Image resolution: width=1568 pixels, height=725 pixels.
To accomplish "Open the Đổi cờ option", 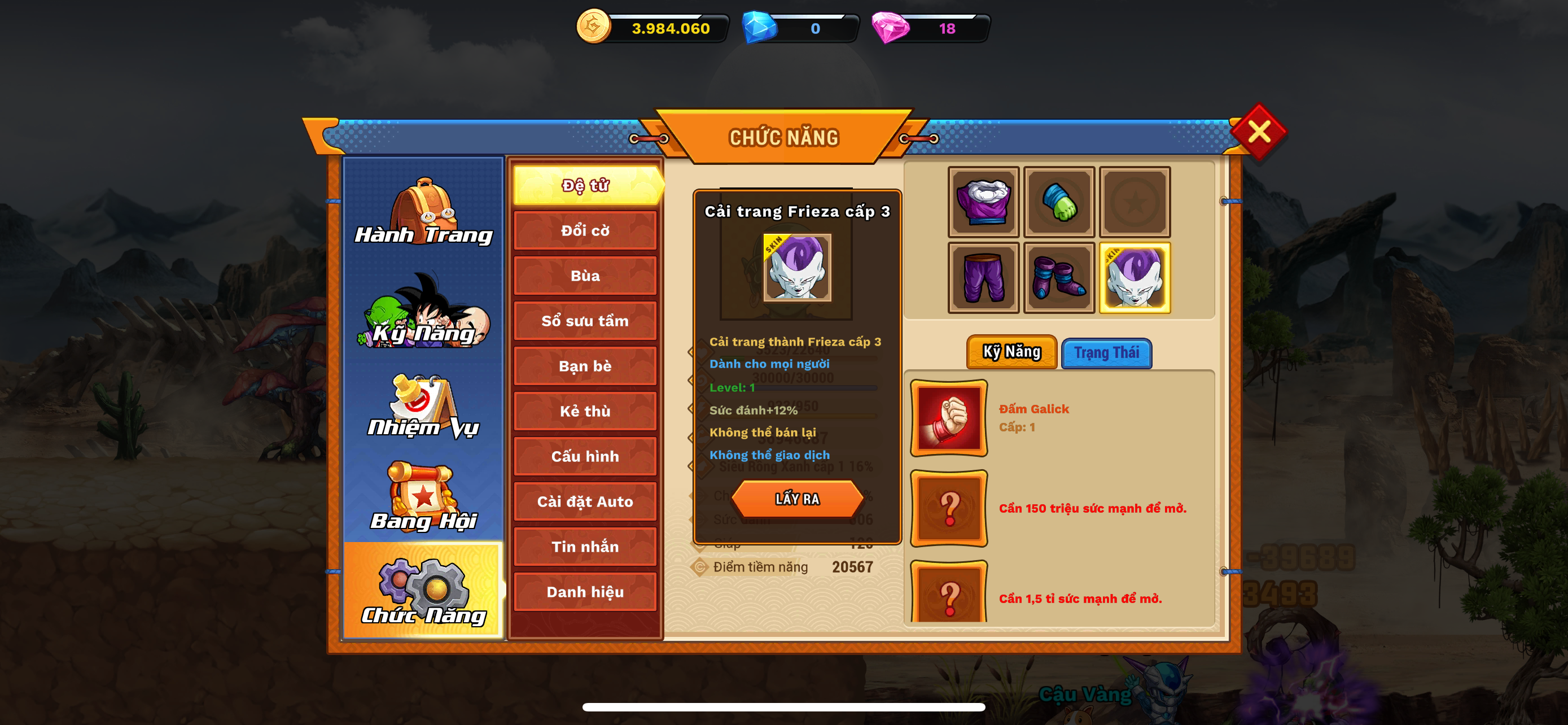I will [585, 231].
